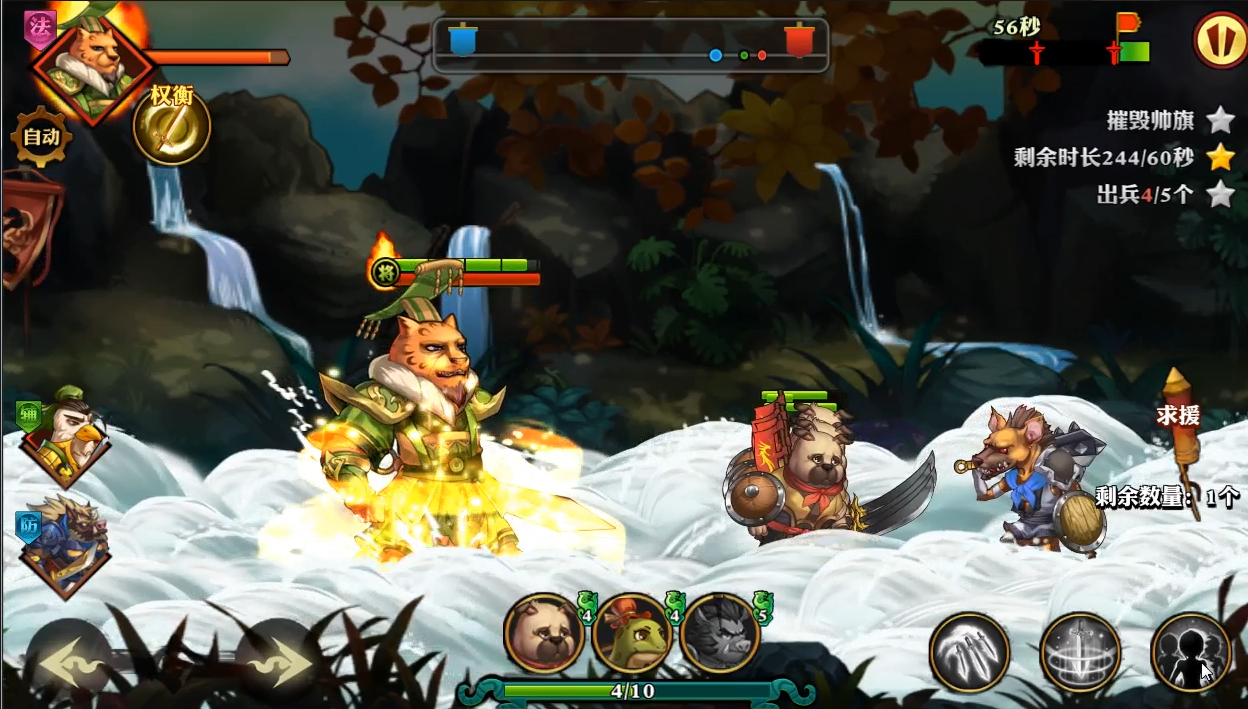Viewport: 1248px width, 709px height.
Task: Pause the battle with the round pause button
Action: (x=1218, y=40)
